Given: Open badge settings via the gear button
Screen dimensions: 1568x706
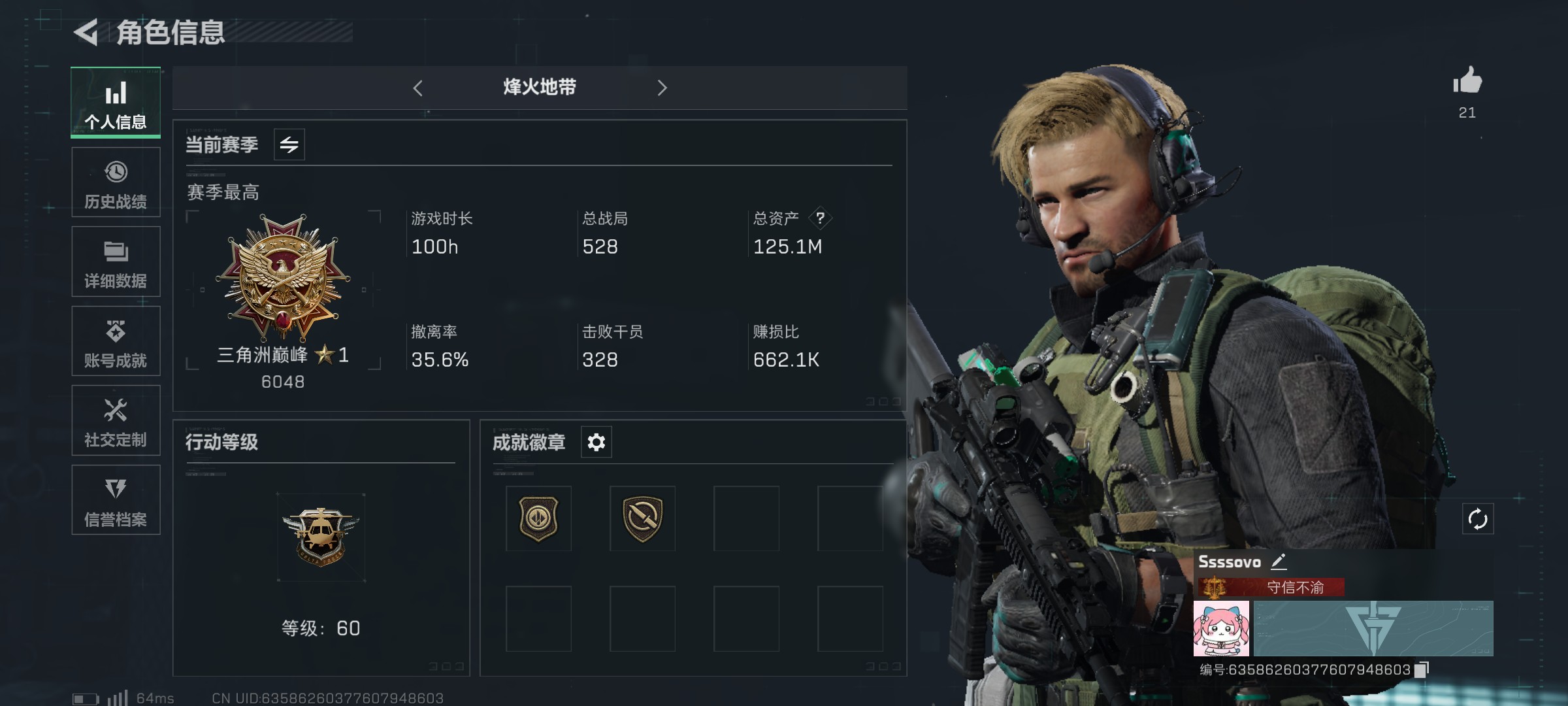Looking at the screenshot, I should coord(595,442).
